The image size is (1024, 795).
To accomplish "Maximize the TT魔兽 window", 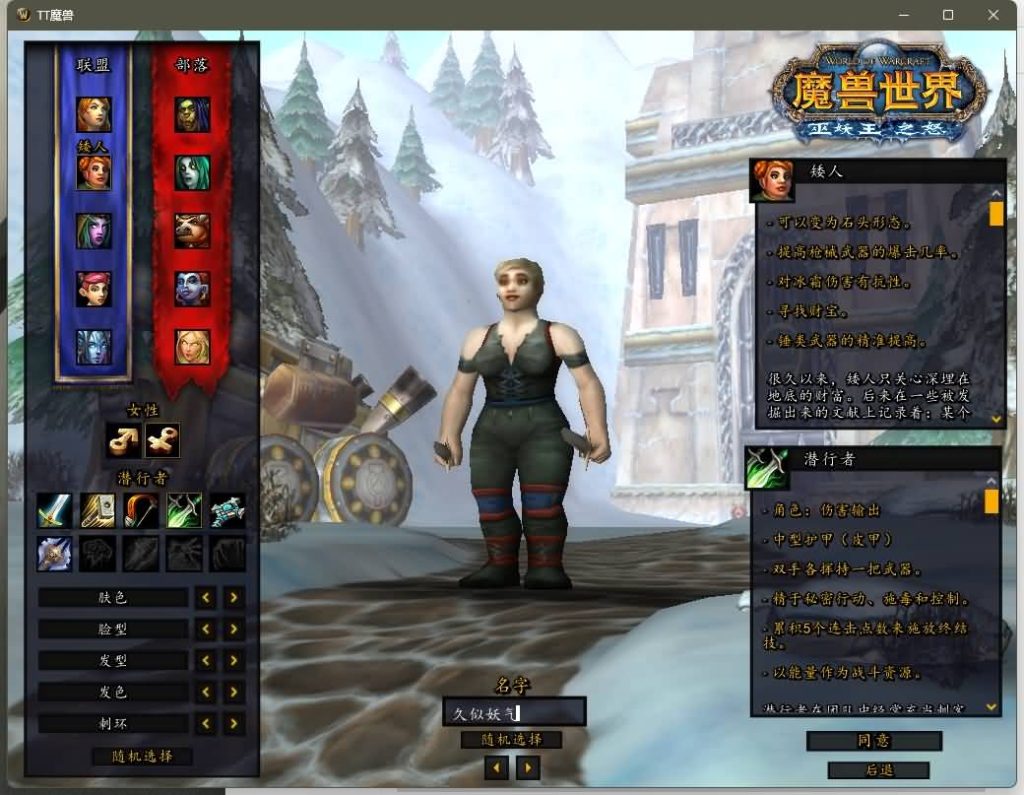I will tap(948, 15).
